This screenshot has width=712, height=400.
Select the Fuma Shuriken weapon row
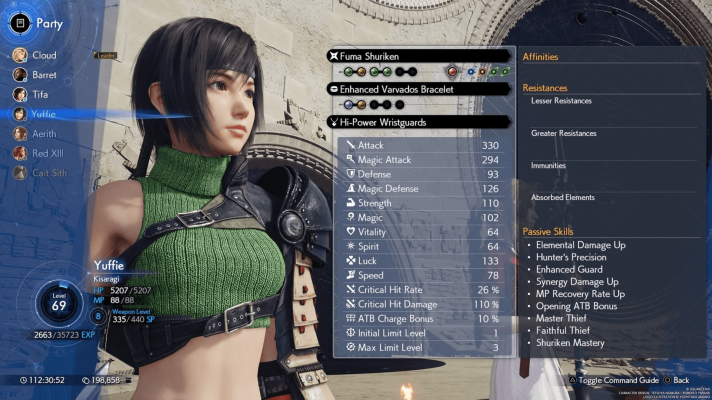tap(422, 55)
